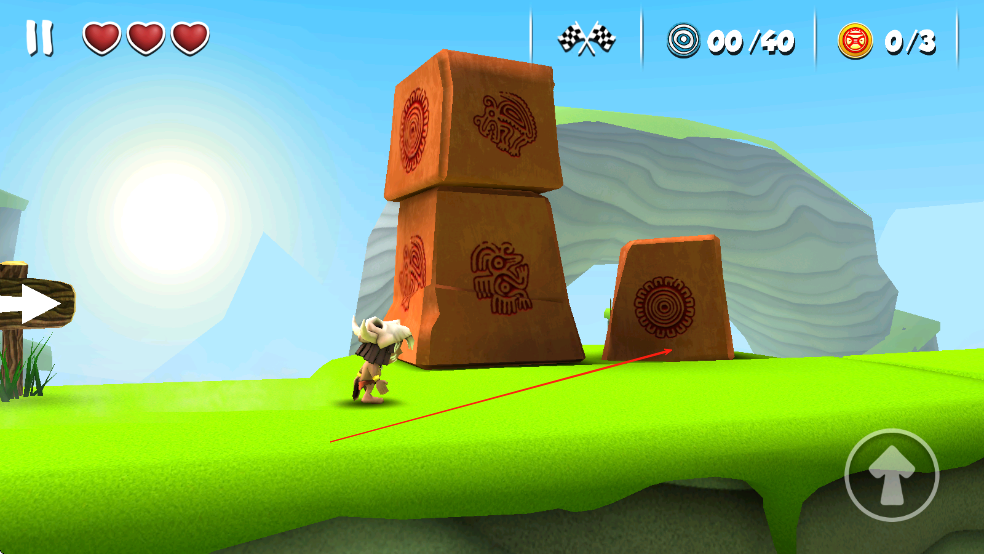
Task: Tap the jump arrow button
Action: pos(891,475)
